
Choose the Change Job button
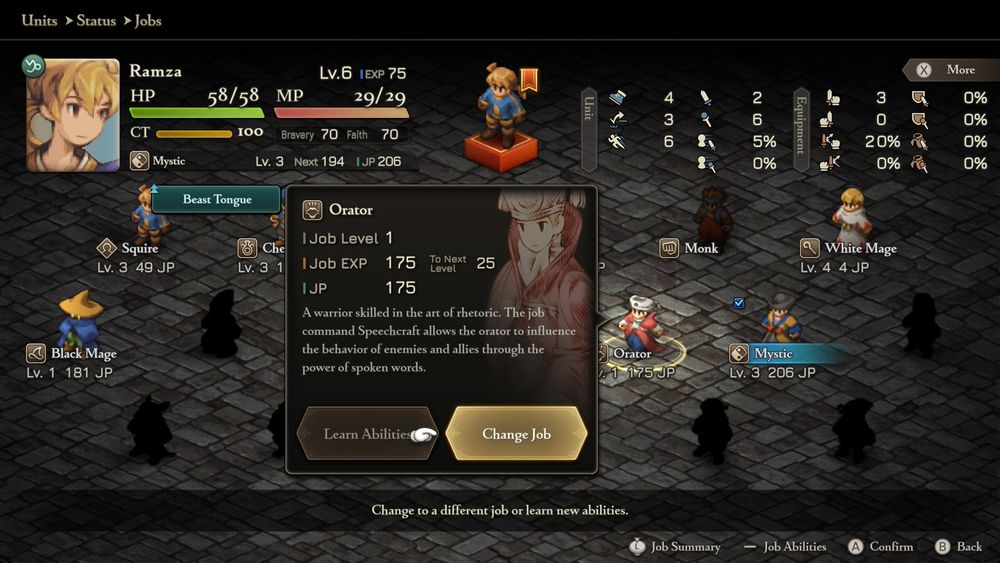(516, 434)
